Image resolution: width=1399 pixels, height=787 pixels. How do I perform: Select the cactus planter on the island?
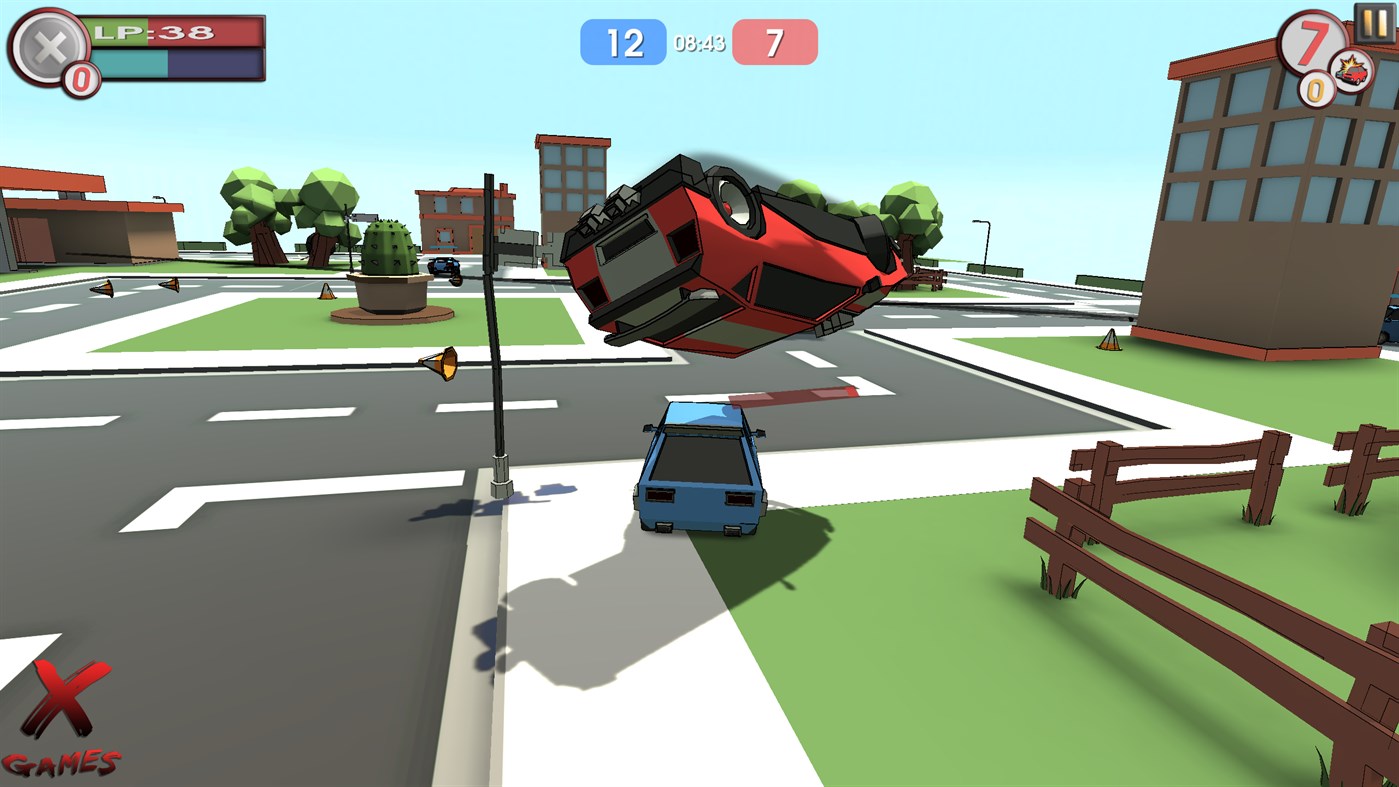[x=389, y=268]
